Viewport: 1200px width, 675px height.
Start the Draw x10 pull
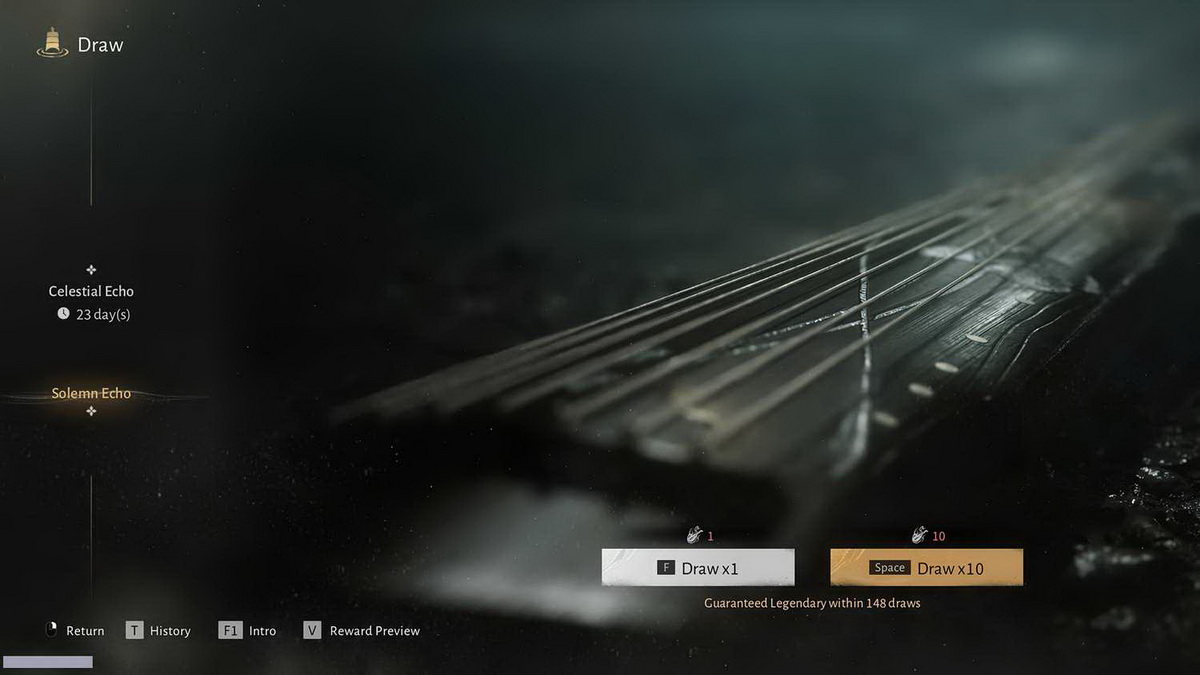click(x=926, y=568)
